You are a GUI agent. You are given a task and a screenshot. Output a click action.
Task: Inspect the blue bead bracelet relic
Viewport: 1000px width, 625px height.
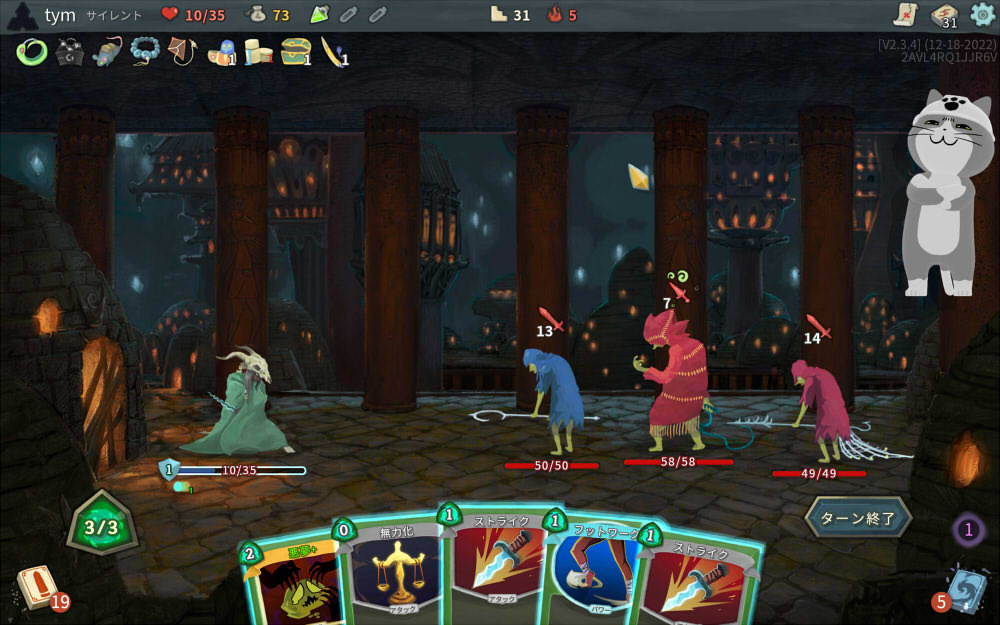pyautogui.click(x=145, y=51)
